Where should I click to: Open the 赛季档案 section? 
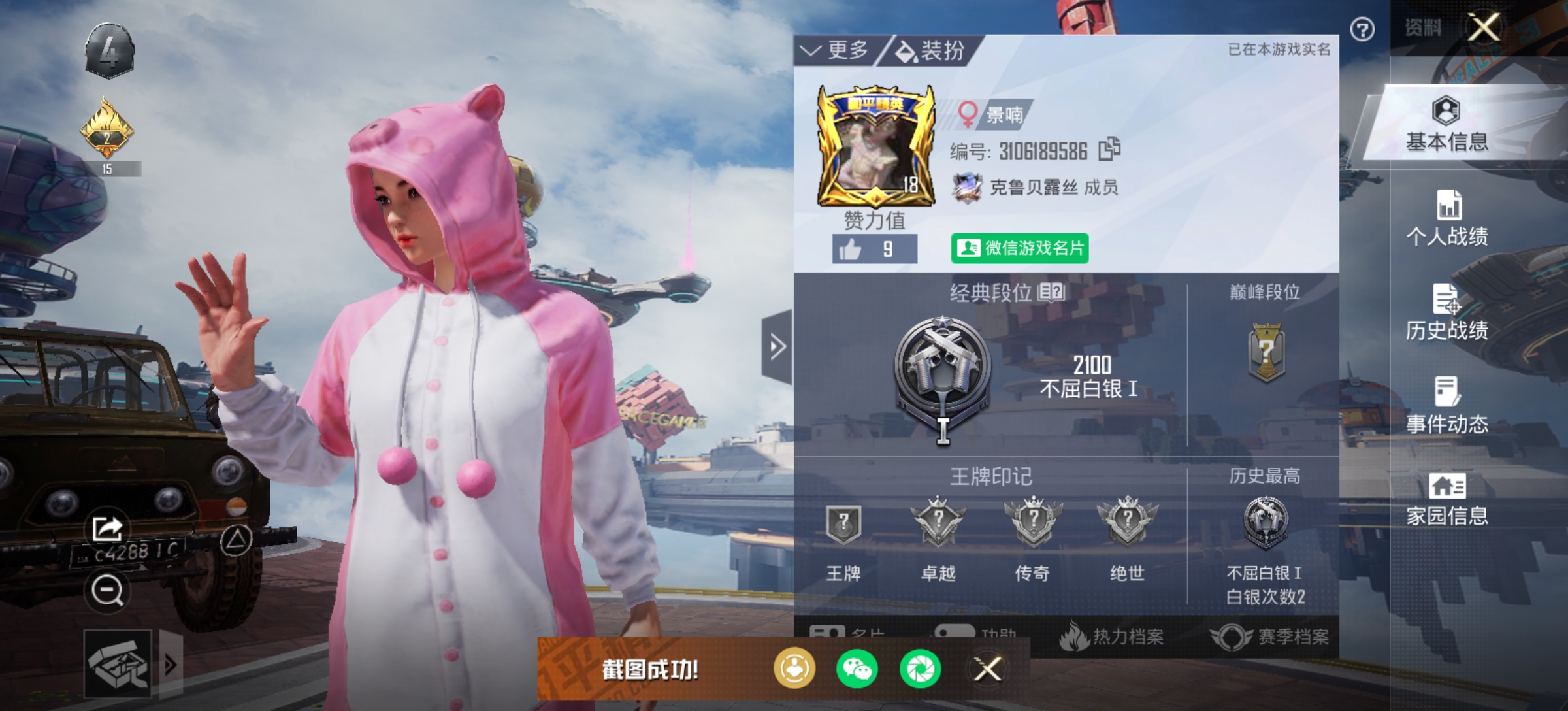[1270, 637]
